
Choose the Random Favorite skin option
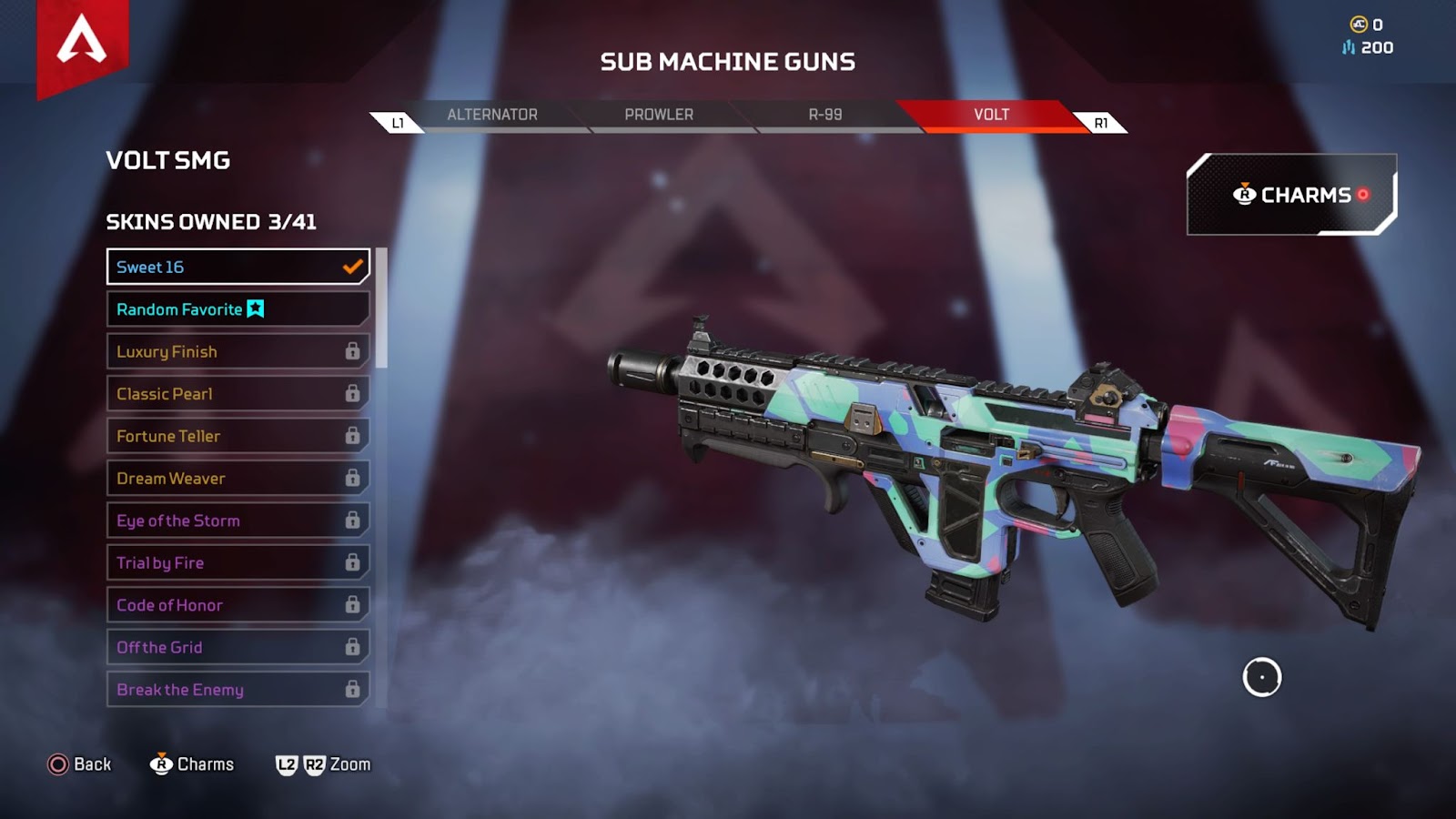238,309
